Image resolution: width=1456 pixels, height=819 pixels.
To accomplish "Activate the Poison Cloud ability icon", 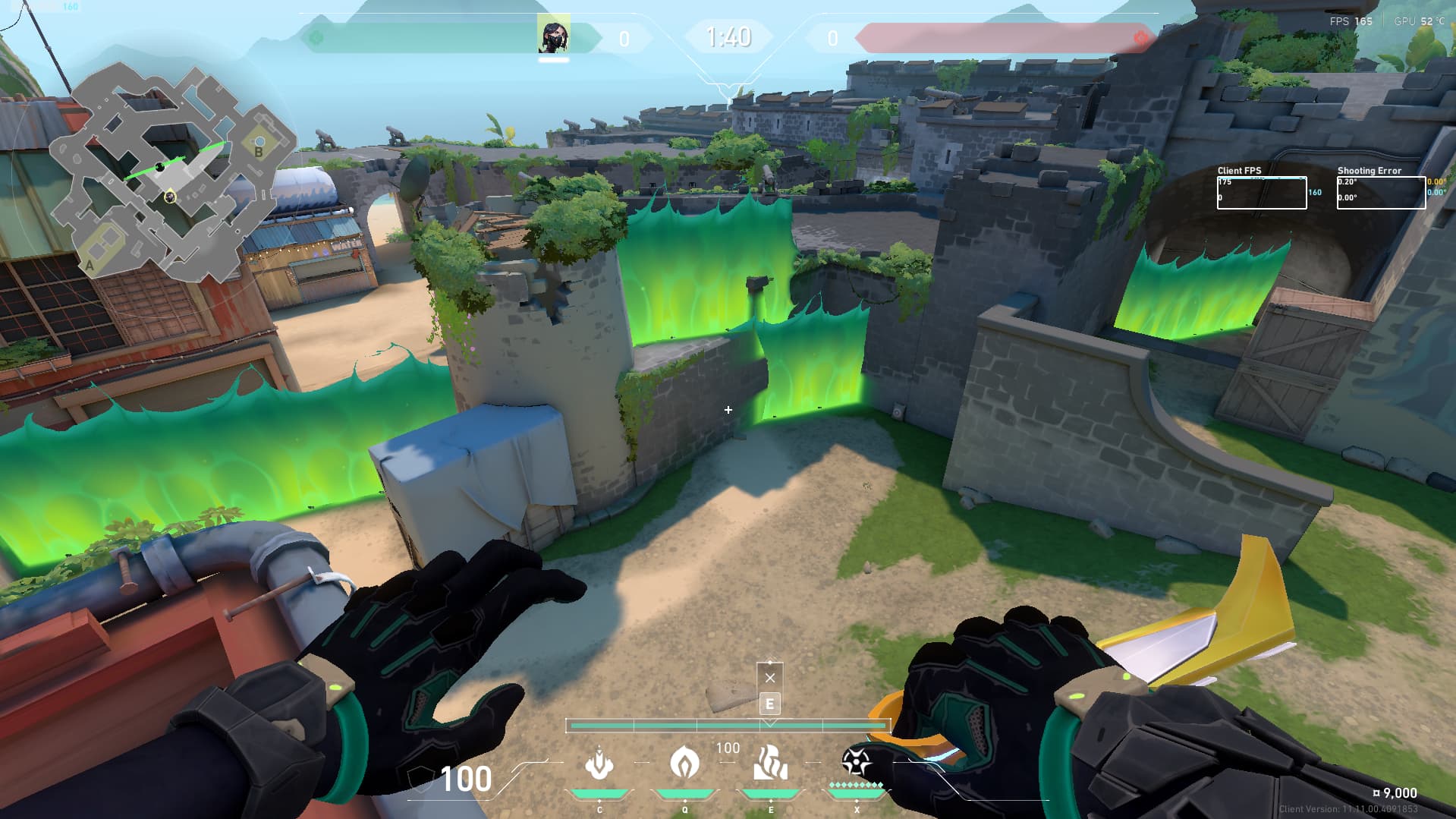I will [684, 762].
